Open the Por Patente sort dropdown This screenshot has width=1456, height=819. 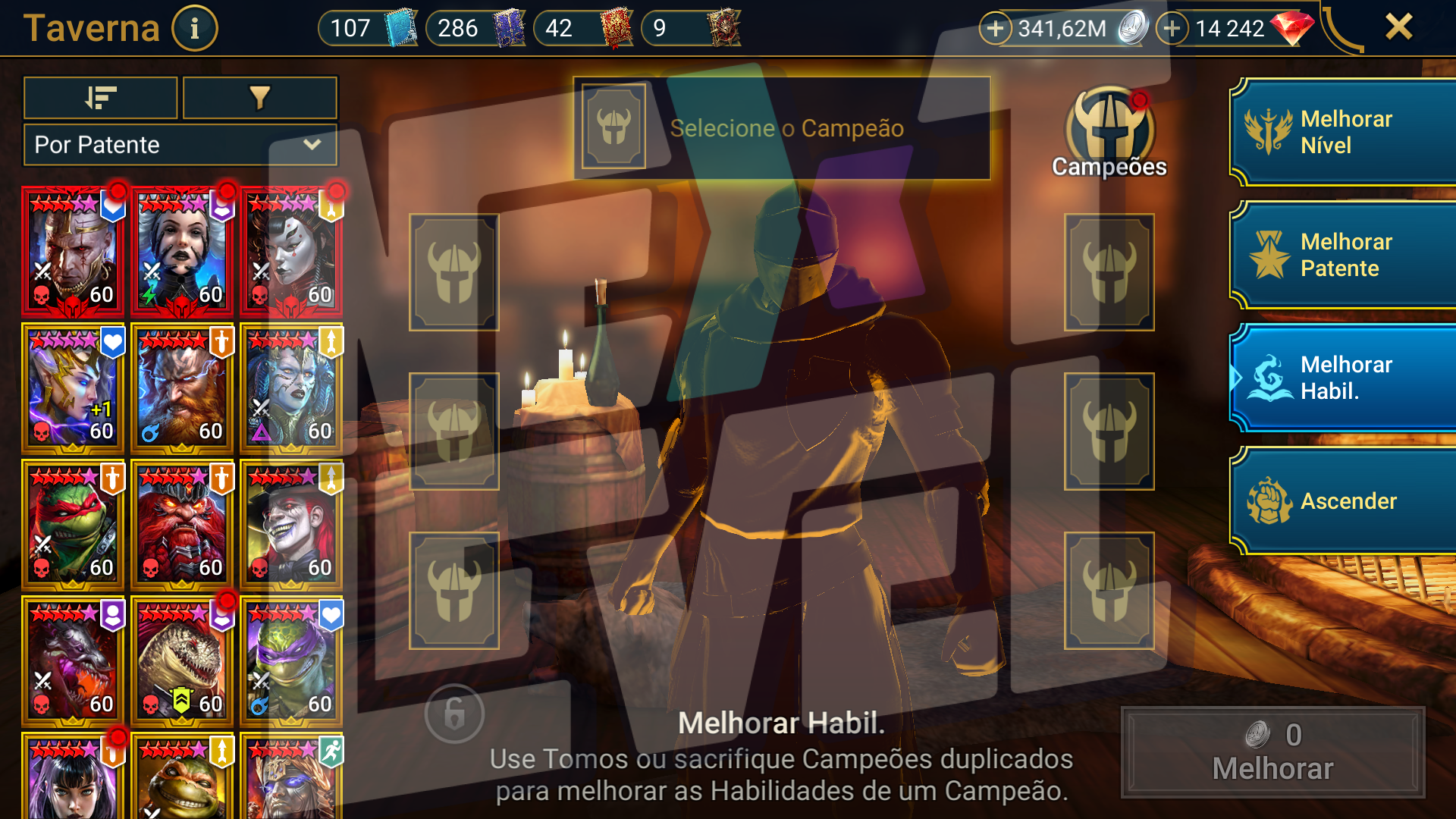click(180, 145)
